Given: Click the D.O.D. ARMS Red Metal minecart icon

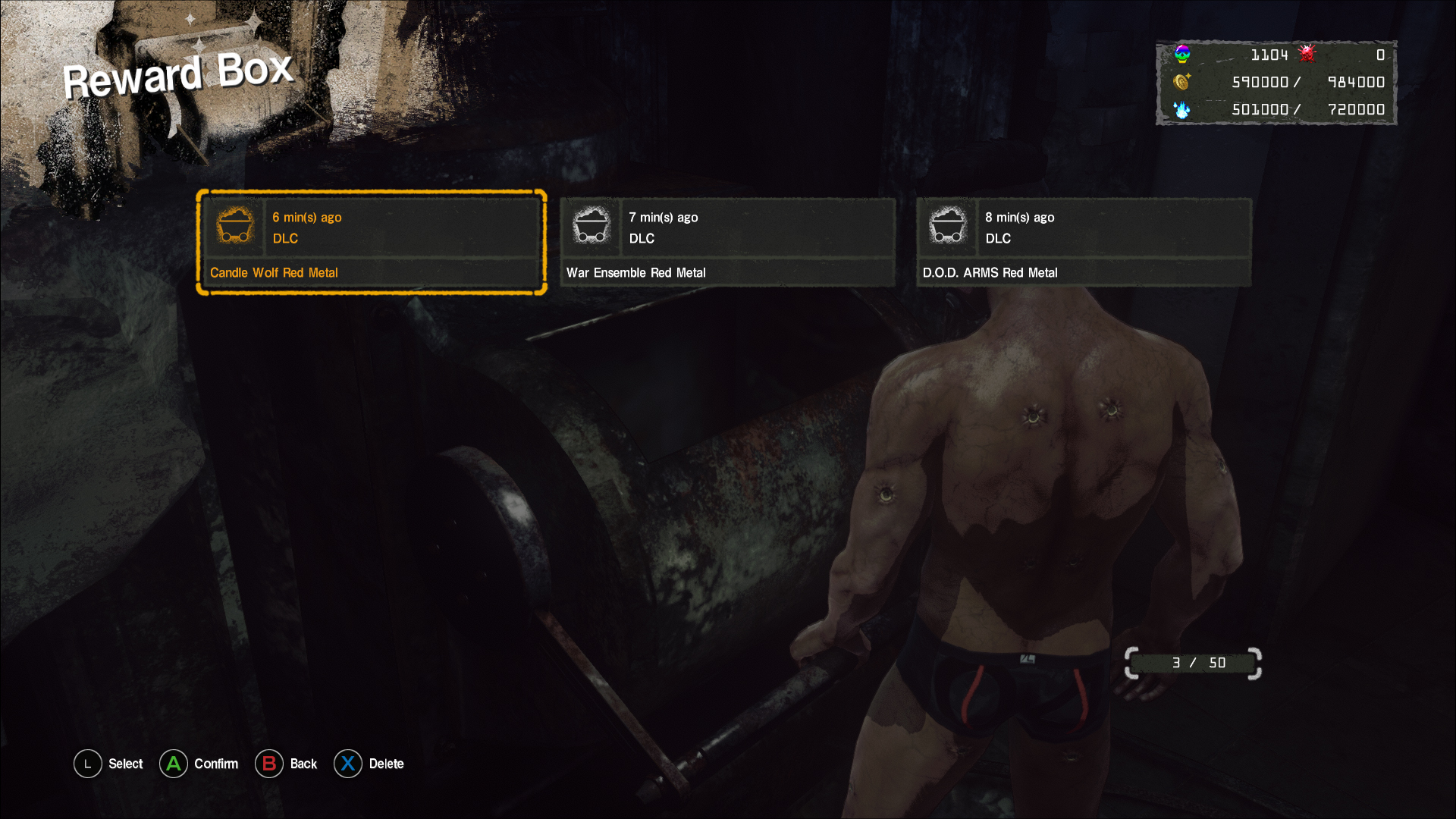Looking at the screenshot, I should click(948, 225).
